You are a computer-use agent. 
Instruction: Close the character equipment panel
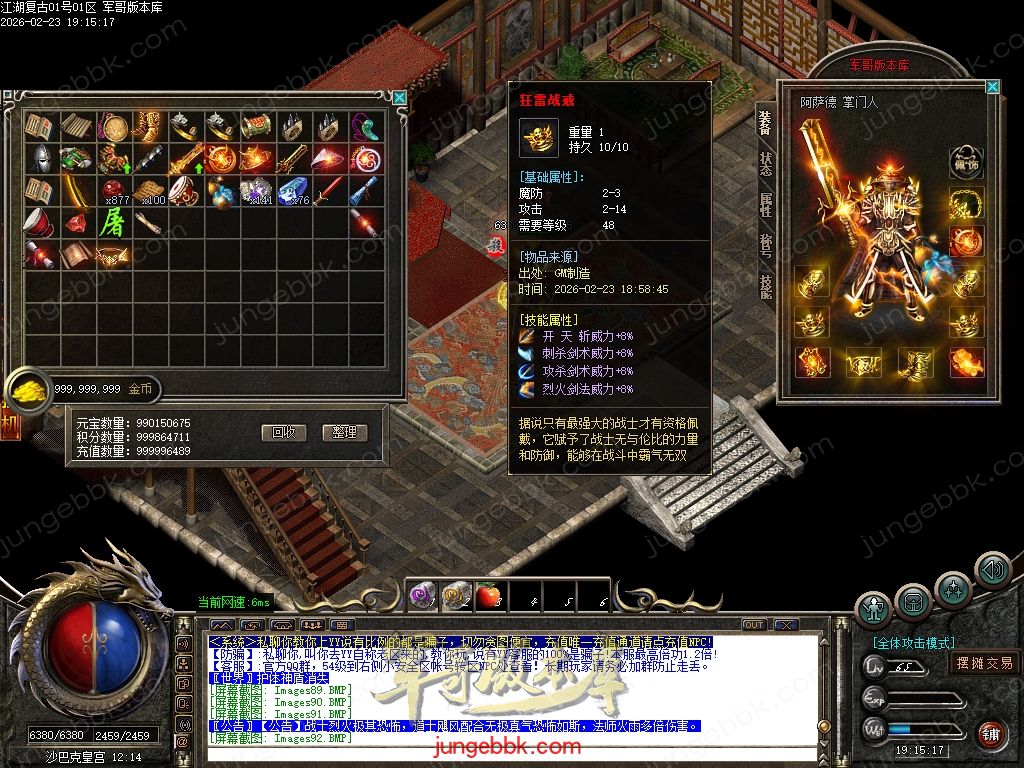point(992,87)
